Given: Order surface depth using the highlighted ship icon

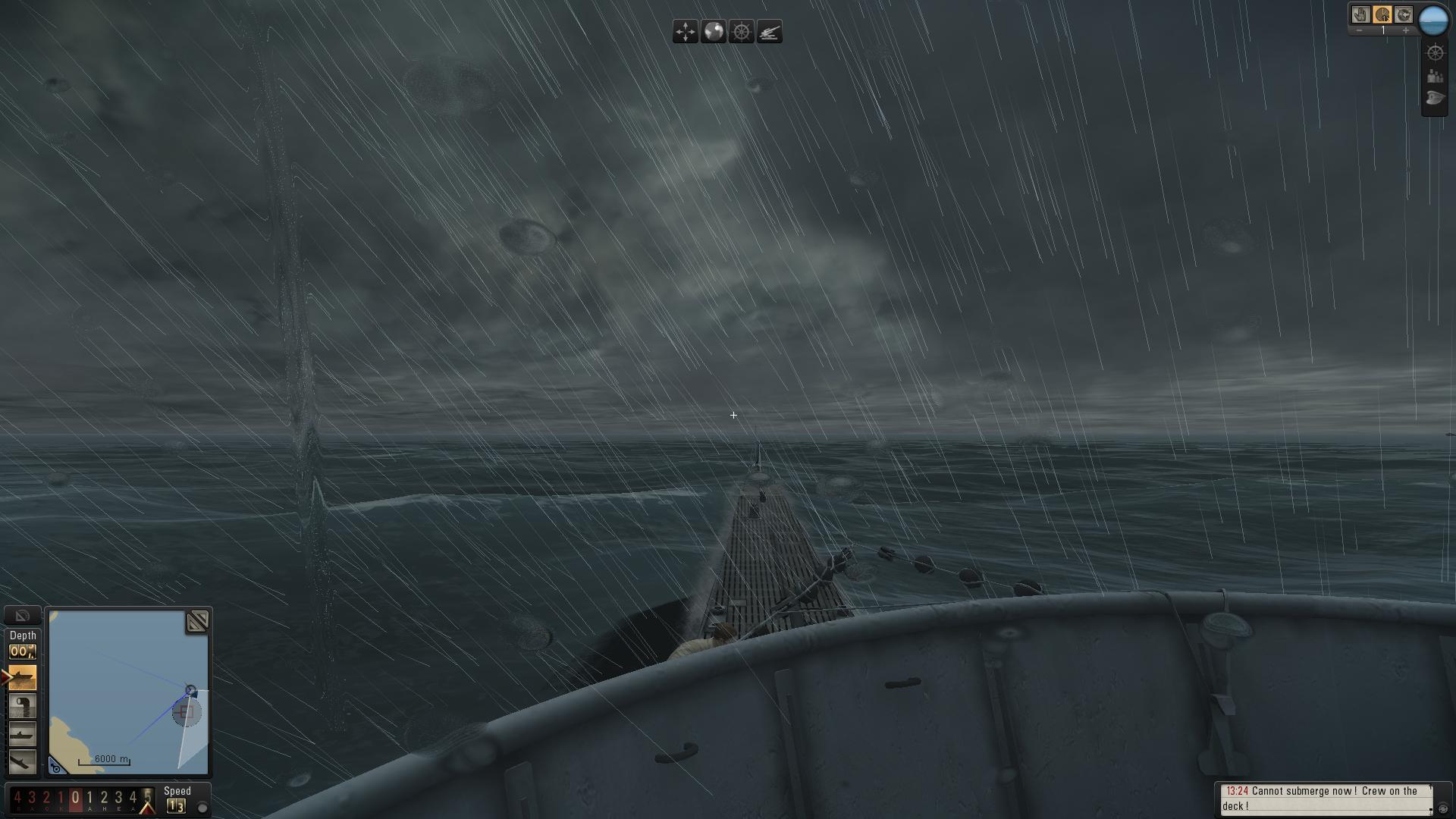Looking at the screenshot, I should coord(22,676).
